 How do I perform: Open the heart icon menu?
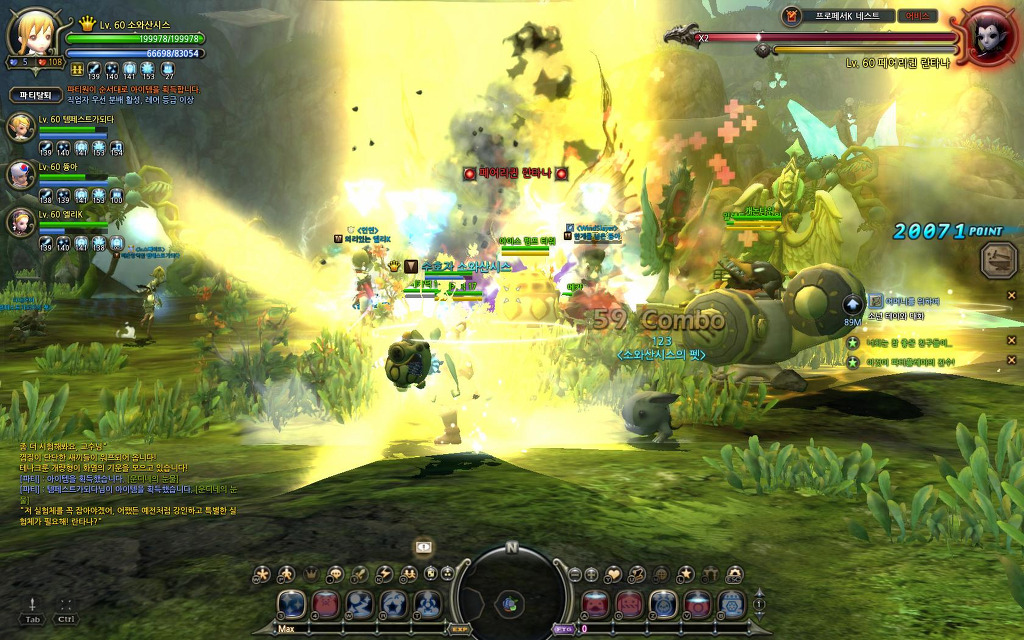pos(613,574)
